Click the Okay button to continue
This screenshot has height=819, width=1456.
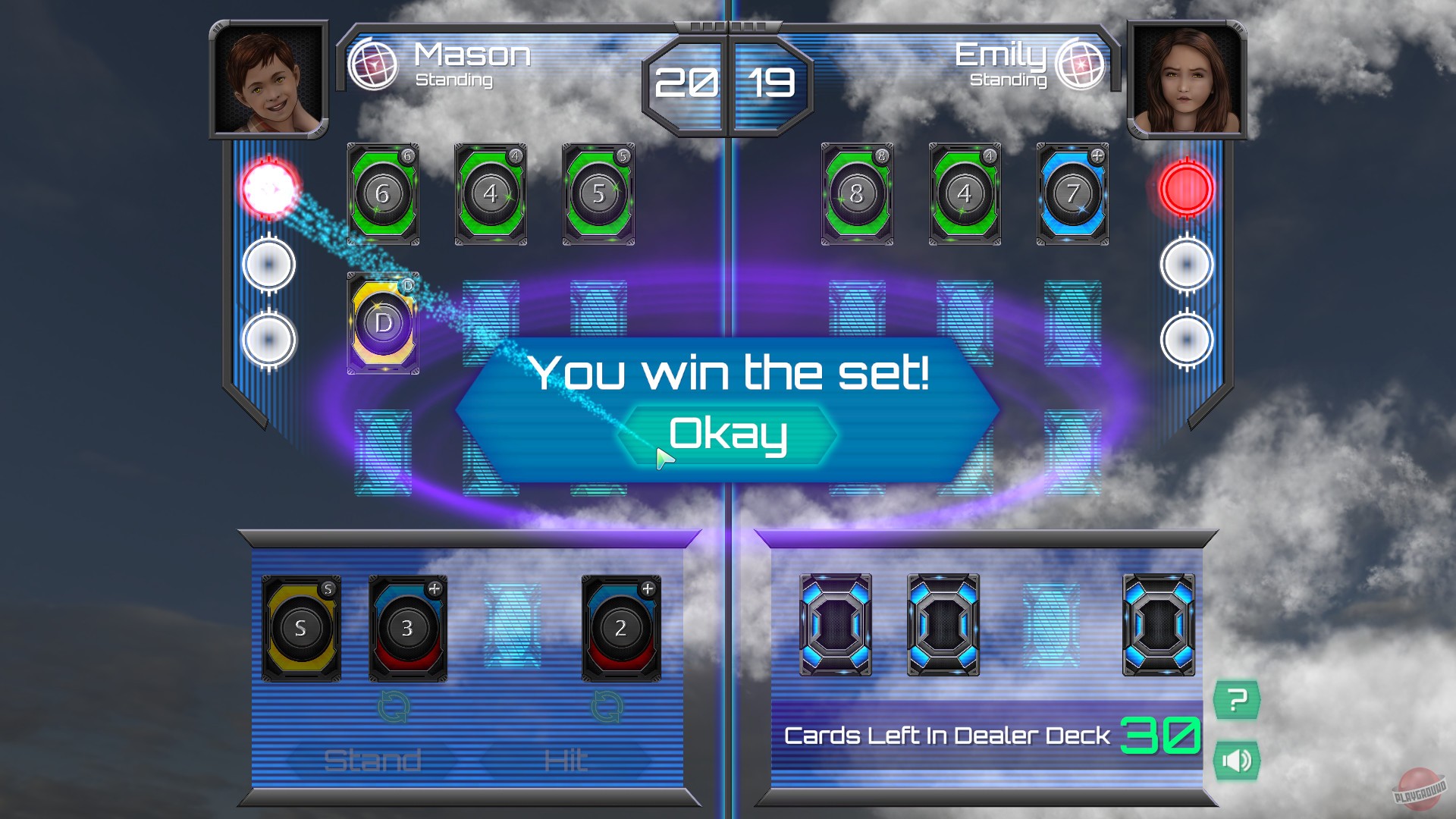click(x=730, y=433)
